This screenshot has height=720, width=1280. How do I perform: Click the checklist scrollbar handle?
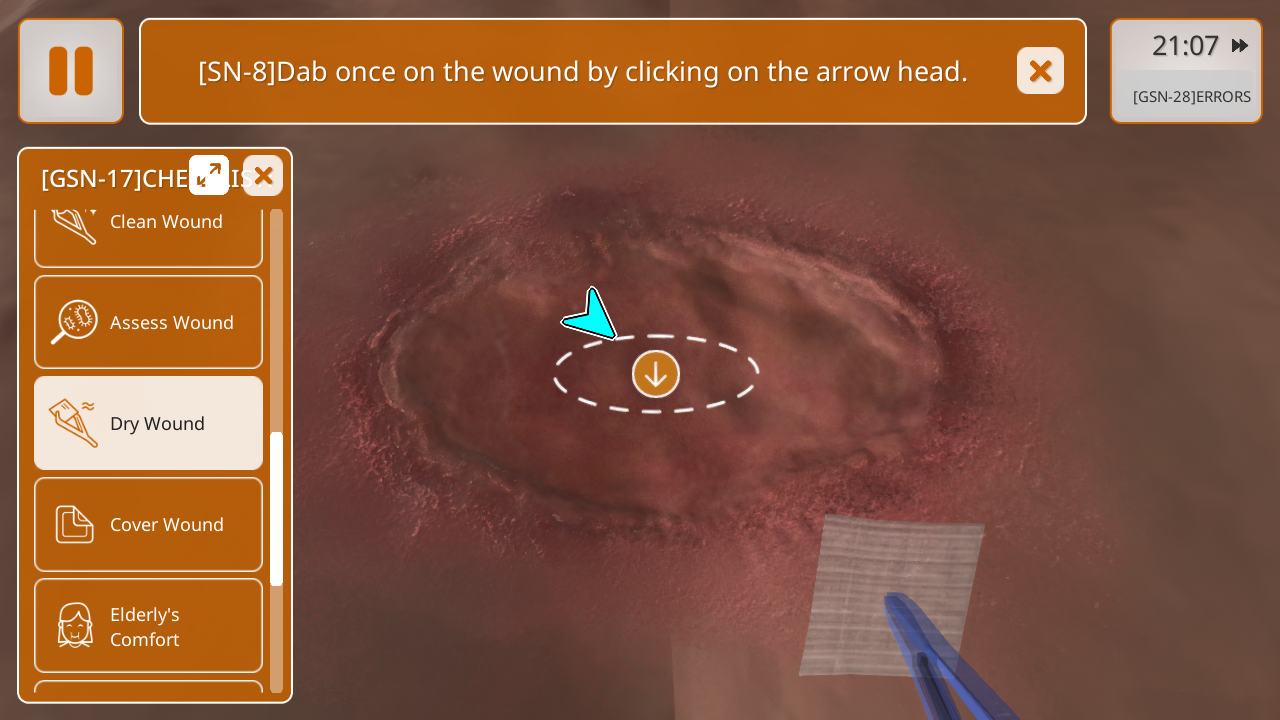click(276, 508)
